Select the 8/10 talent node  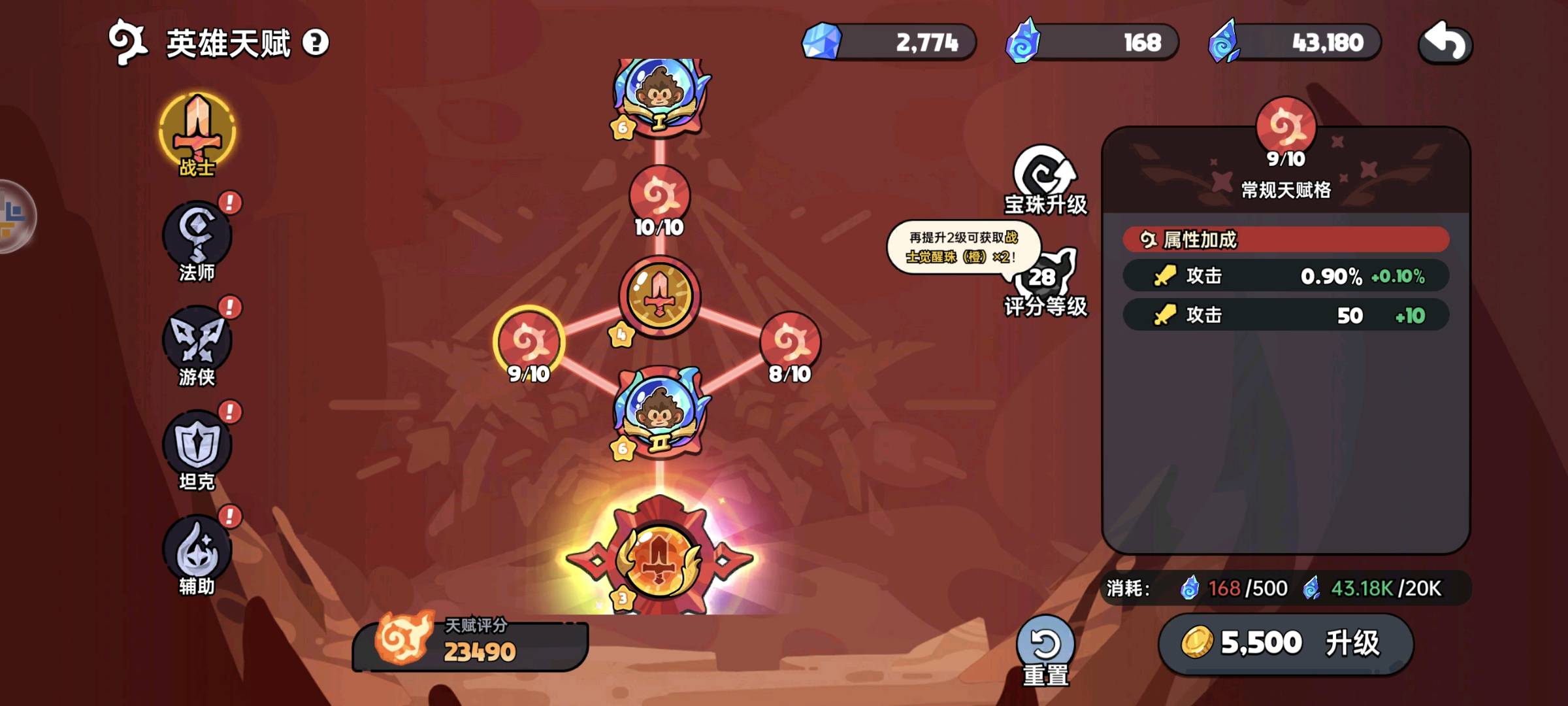click(x=790, y=341)
